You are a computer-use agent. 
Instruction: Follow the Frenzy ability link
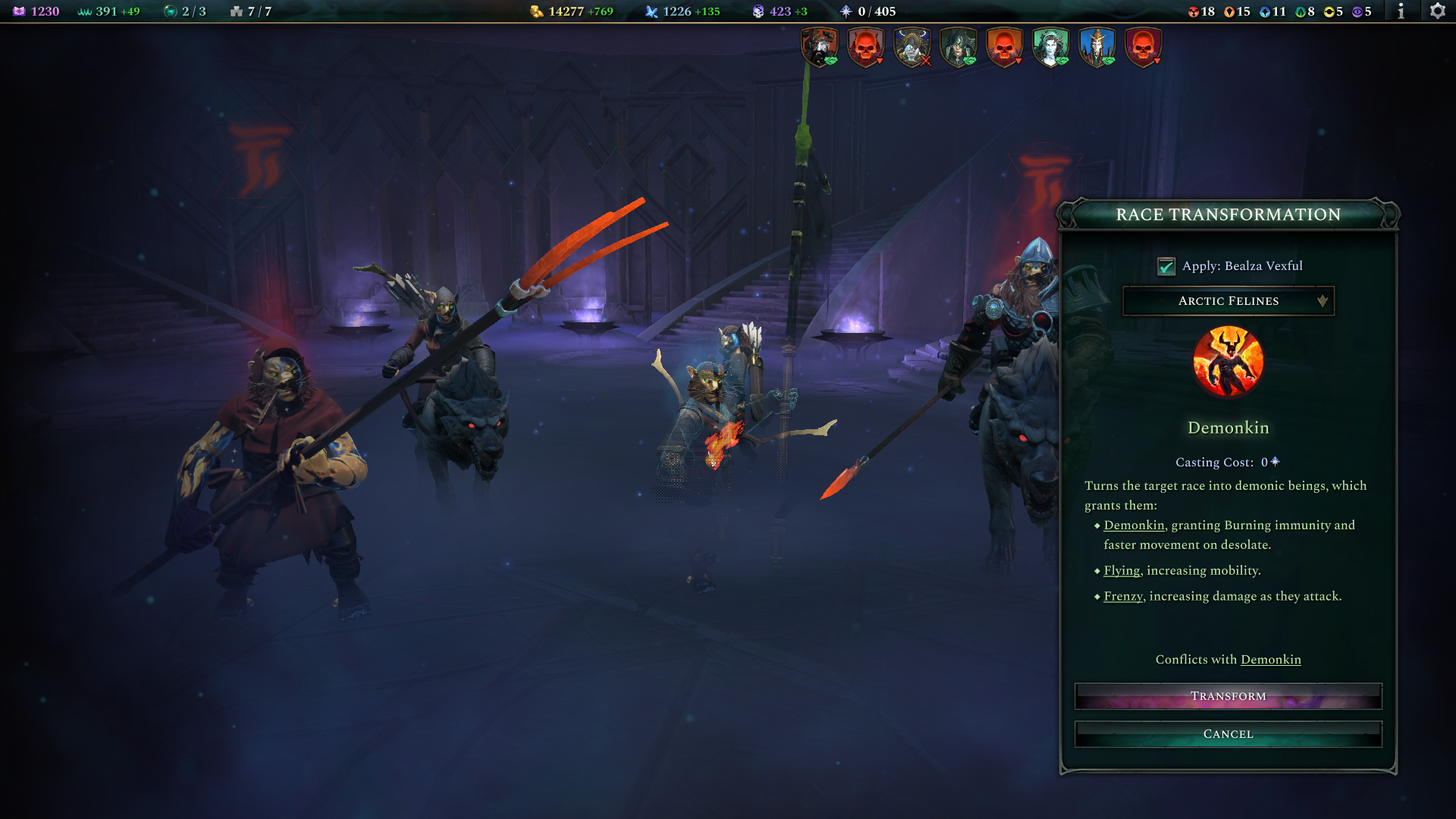point(1122,596)
